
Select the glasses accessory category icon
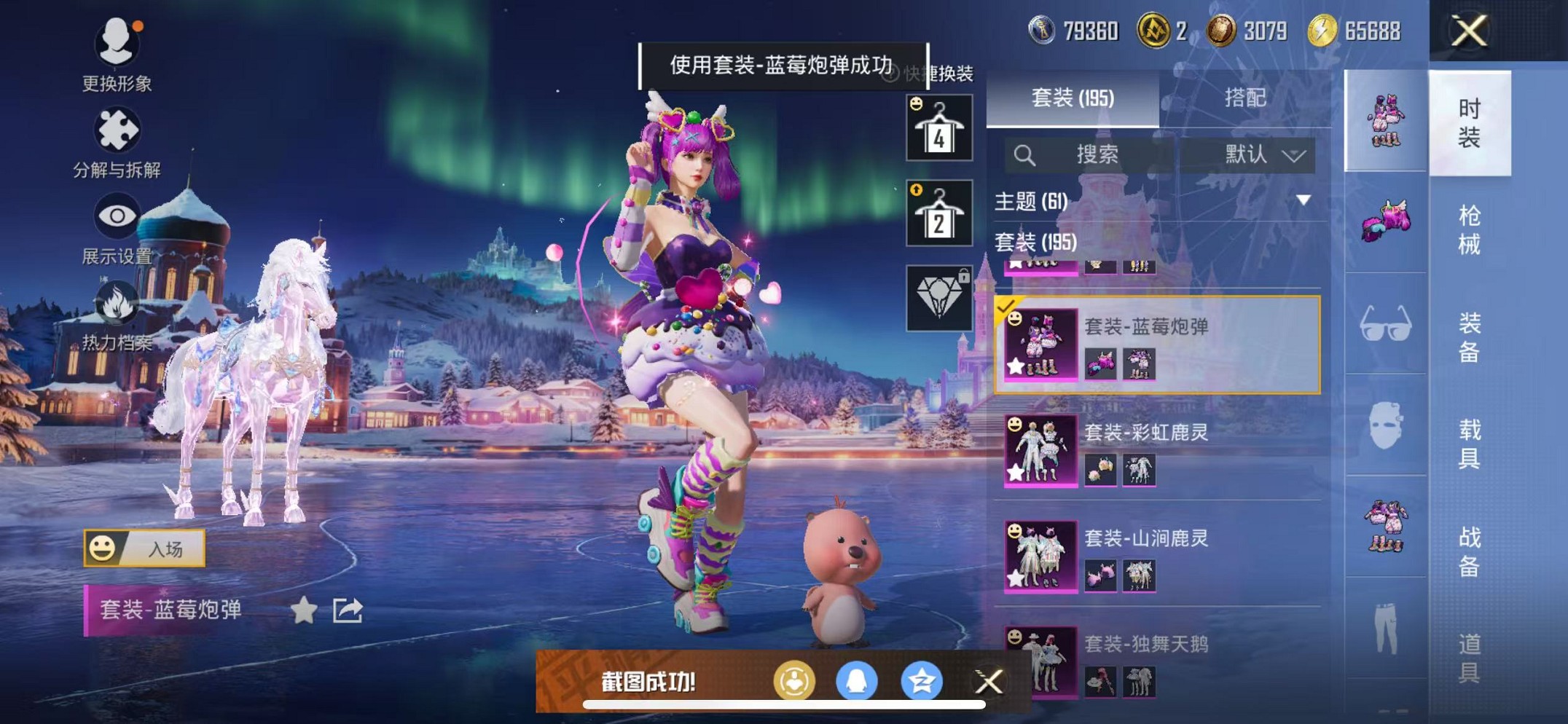coord(1385,324)
